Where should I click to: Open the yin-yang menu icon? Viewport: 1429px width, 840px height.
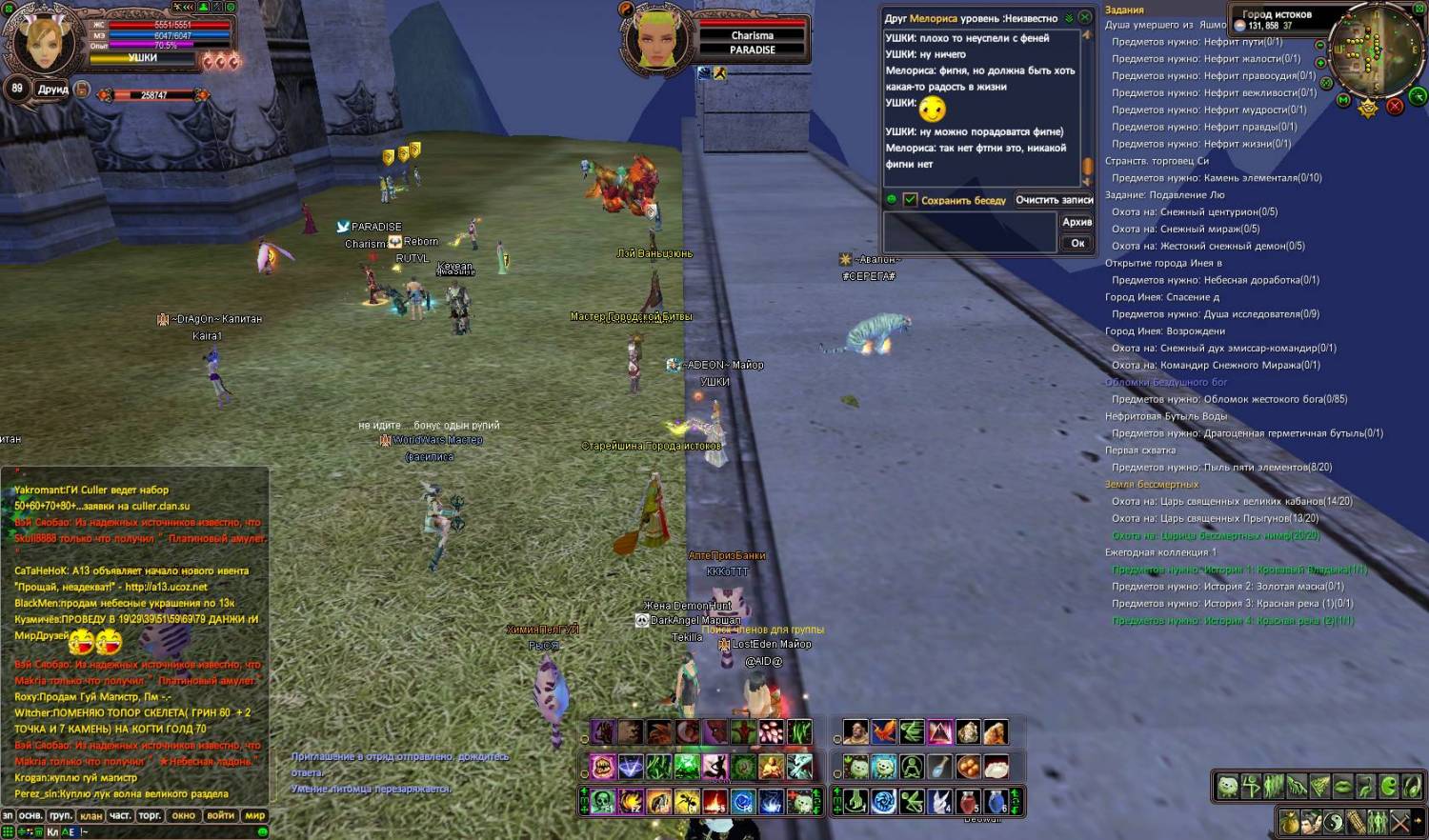click(x=1334, y=822)
